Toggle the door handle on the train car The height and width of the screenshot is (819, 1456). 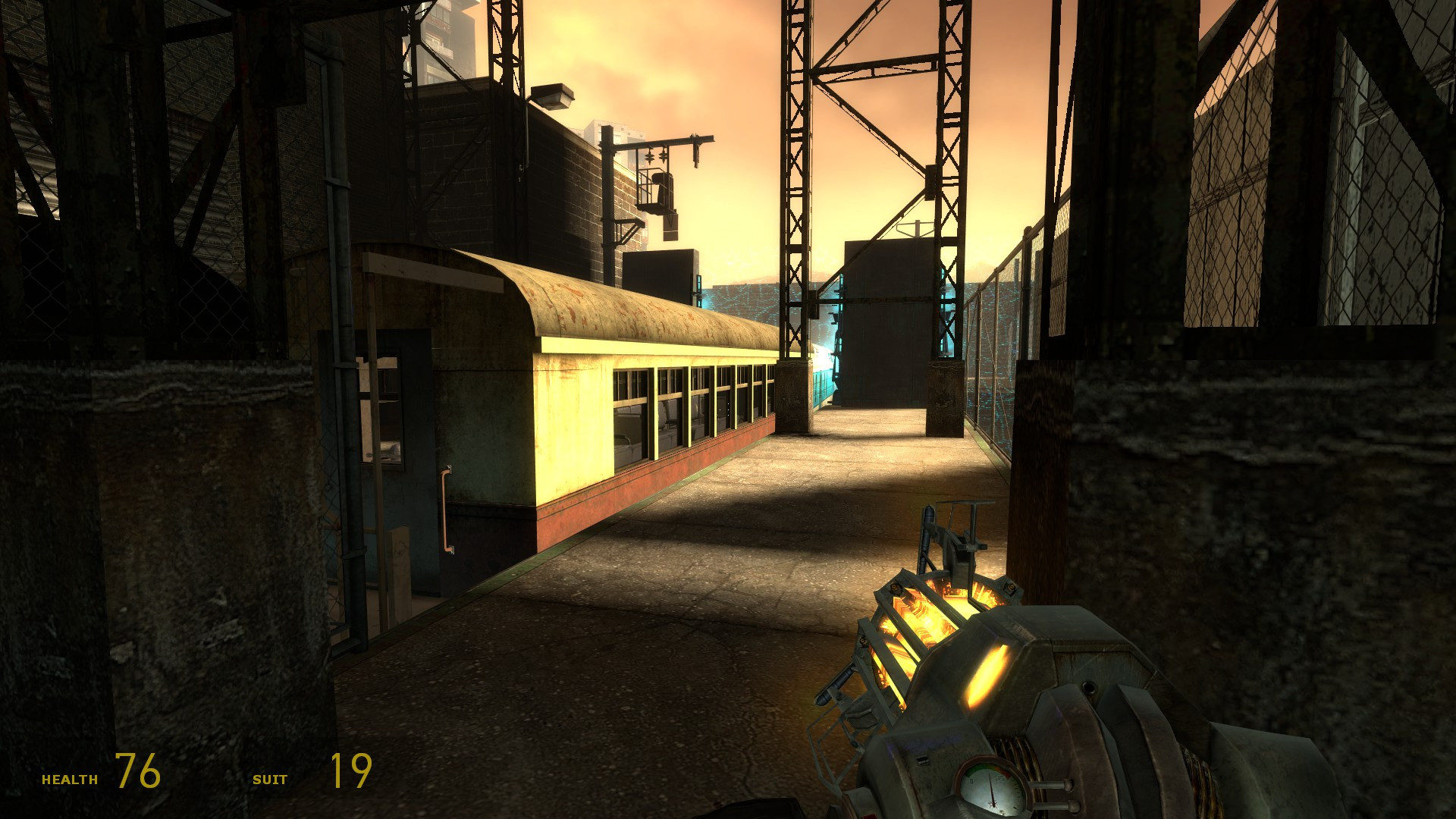pyautogui.click(x=447, y=508)
